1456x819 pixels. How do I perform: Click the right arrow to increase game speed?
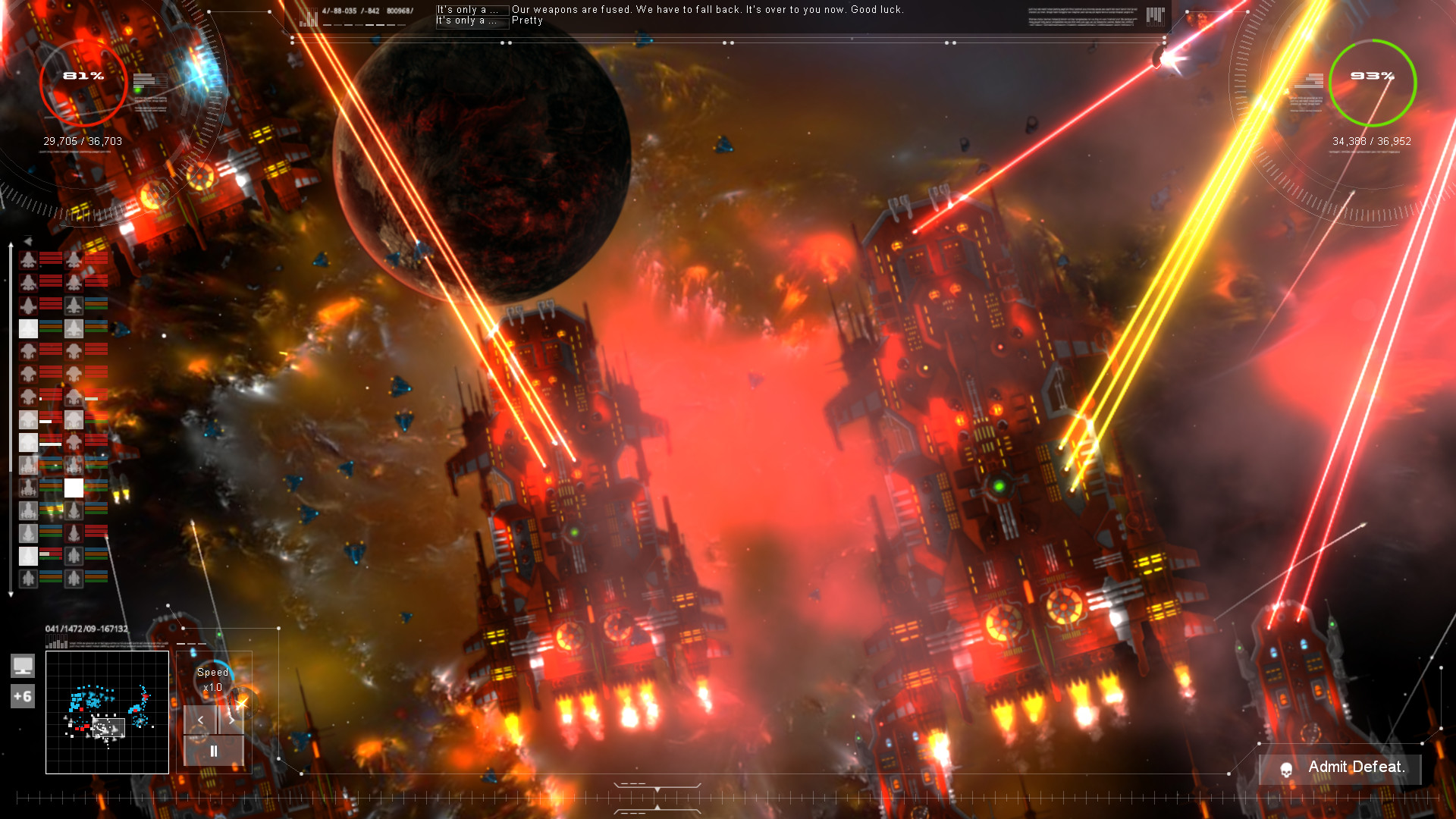pyautogui.click(x=234, y=720)
